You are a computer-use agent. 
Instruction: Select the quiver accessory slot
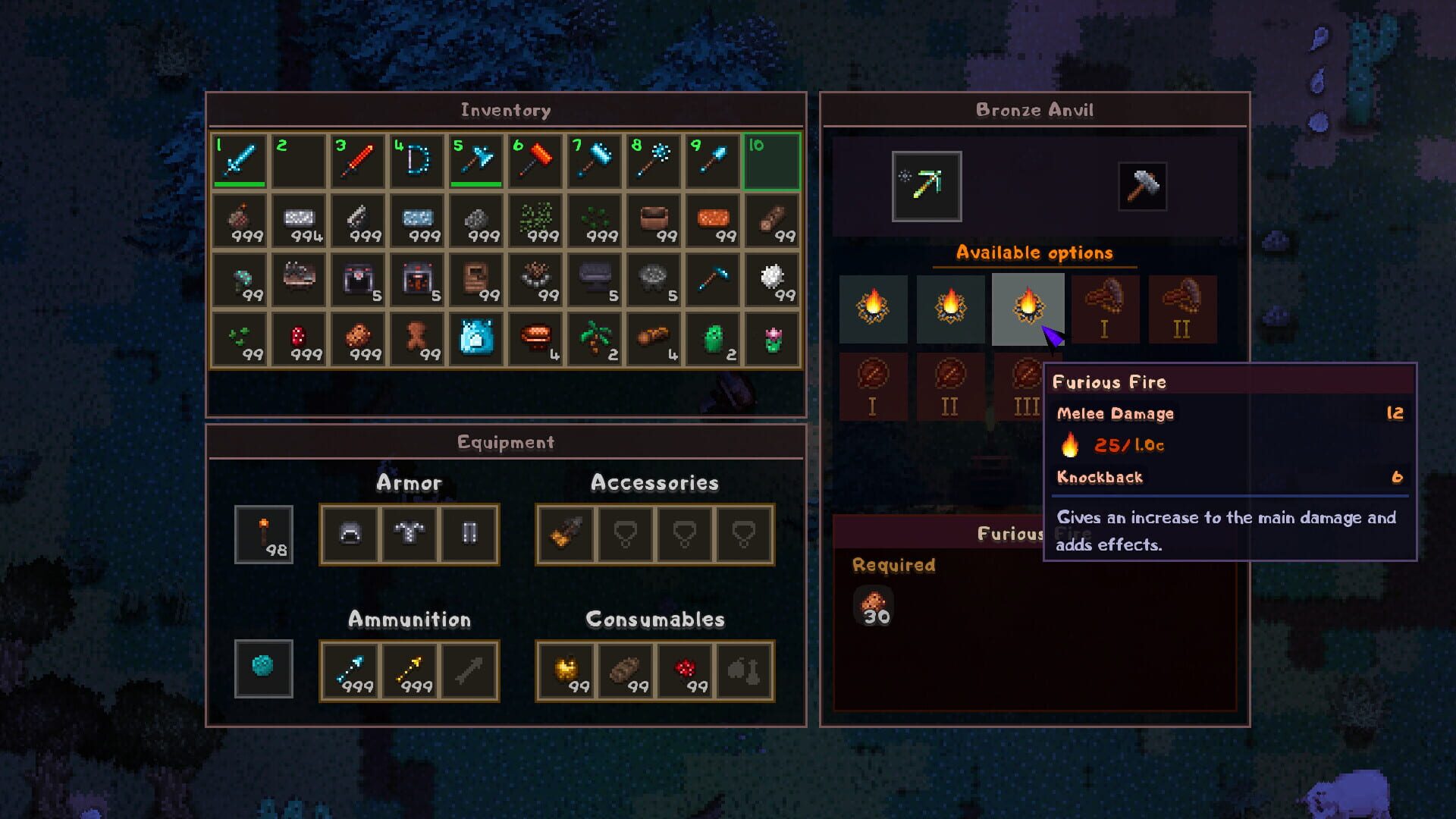[x=564, y=535]
